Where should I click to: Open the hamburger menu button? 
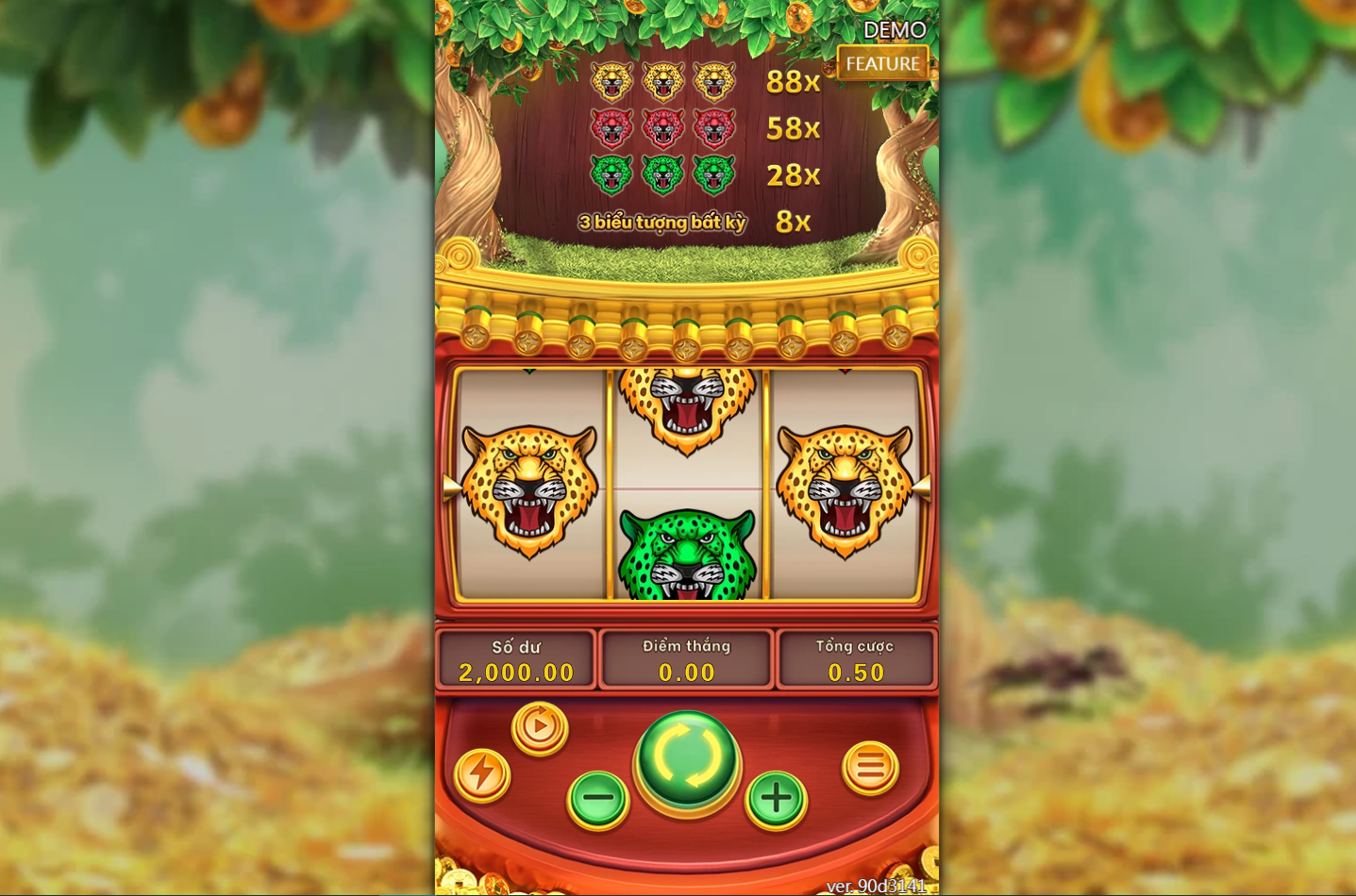click(x=870, y=768)
